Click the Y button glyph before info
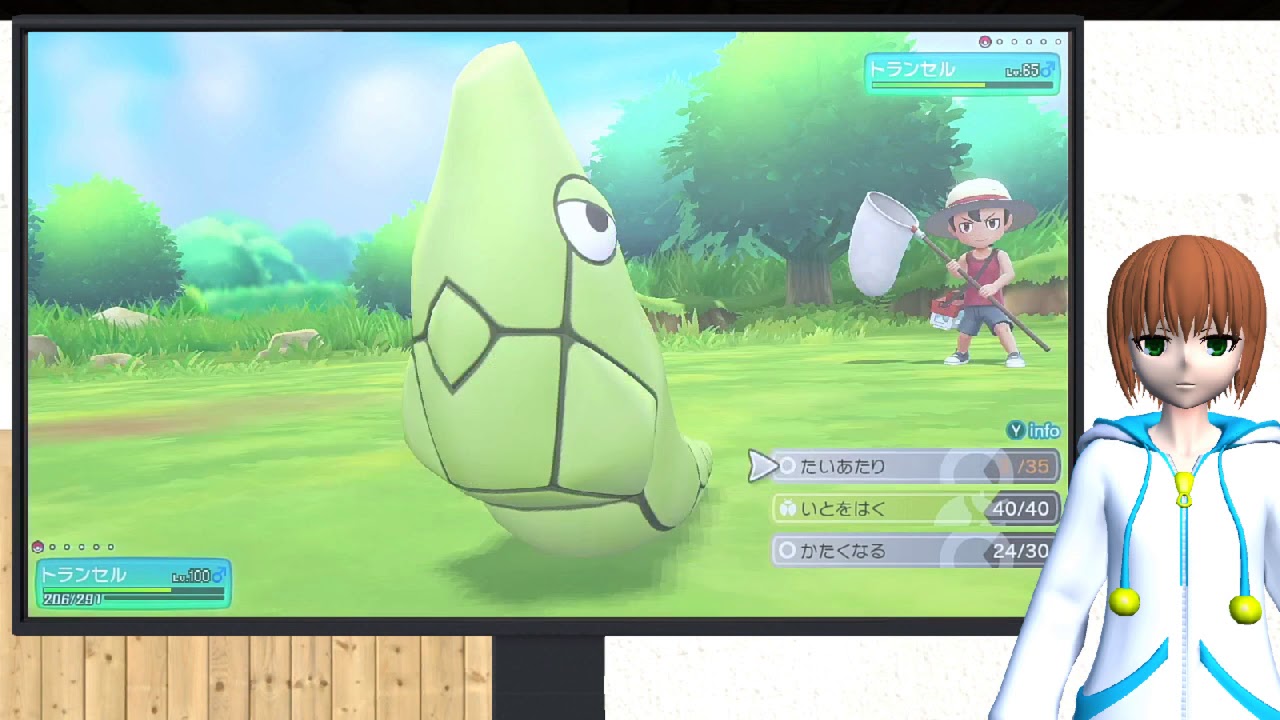This screenshot has height=720, width=1280. [x=1017, y=431]
